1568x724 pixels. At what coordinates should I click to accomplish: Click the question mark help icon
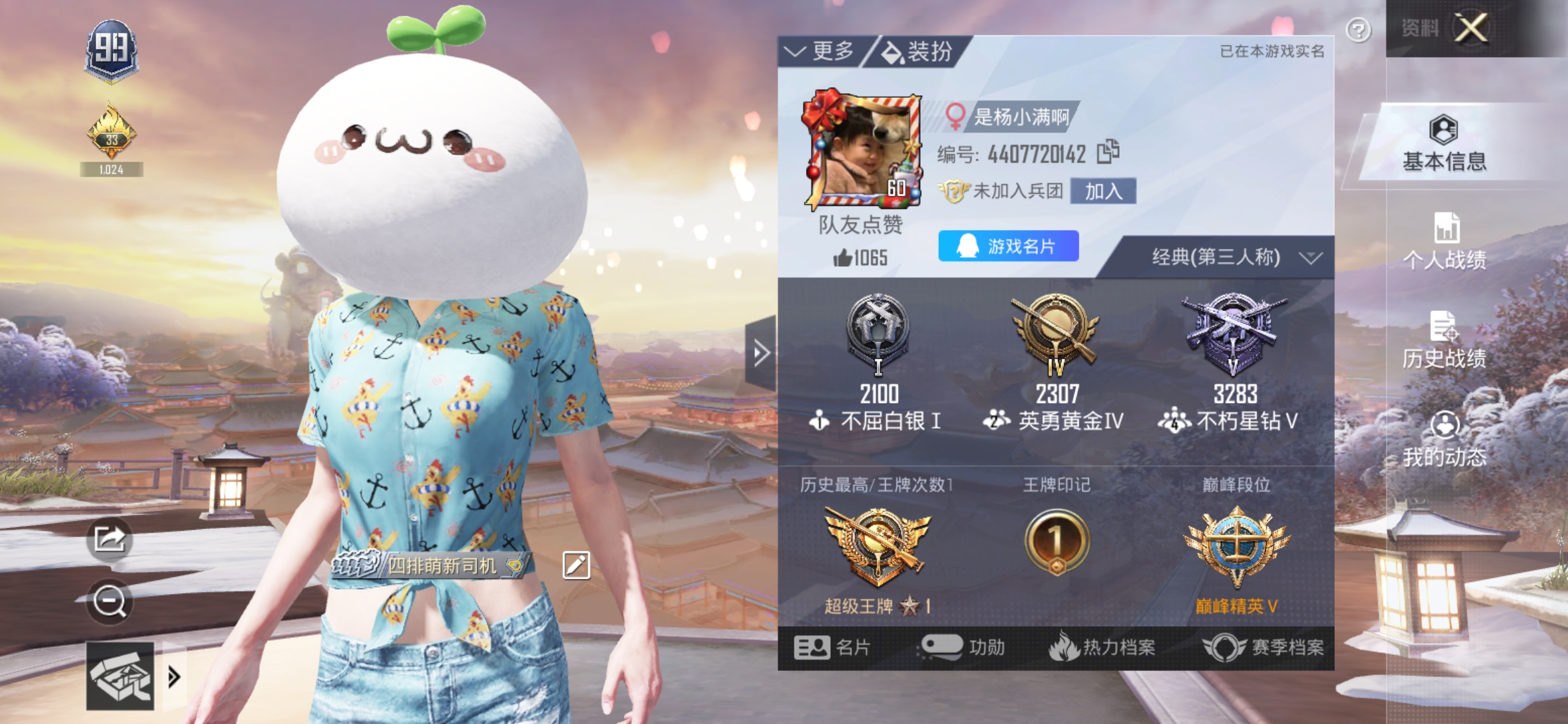[1358, 30]
